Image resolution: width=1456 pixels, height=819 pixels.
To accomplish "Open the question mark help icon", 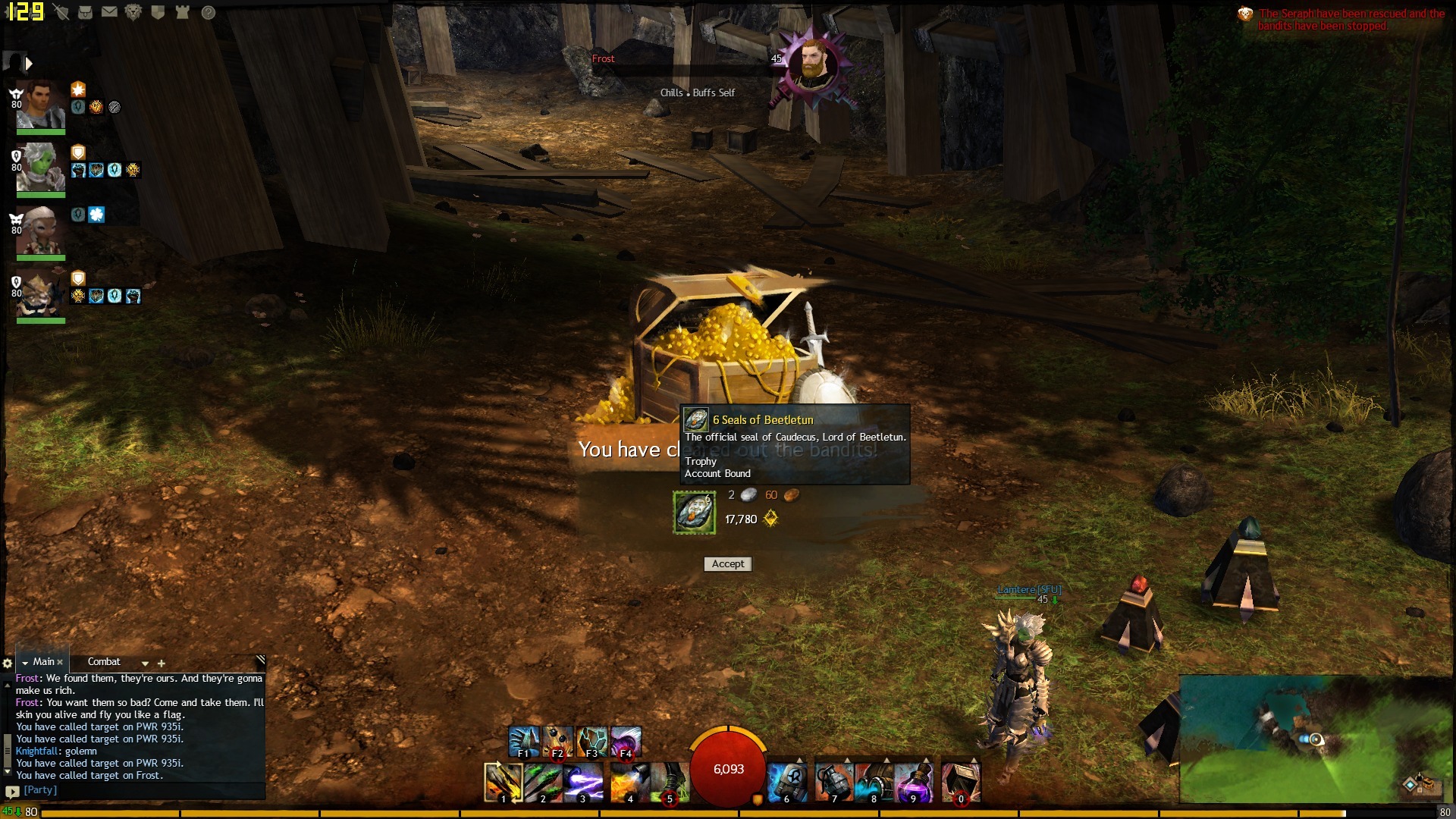I will [x=209, y=12].
